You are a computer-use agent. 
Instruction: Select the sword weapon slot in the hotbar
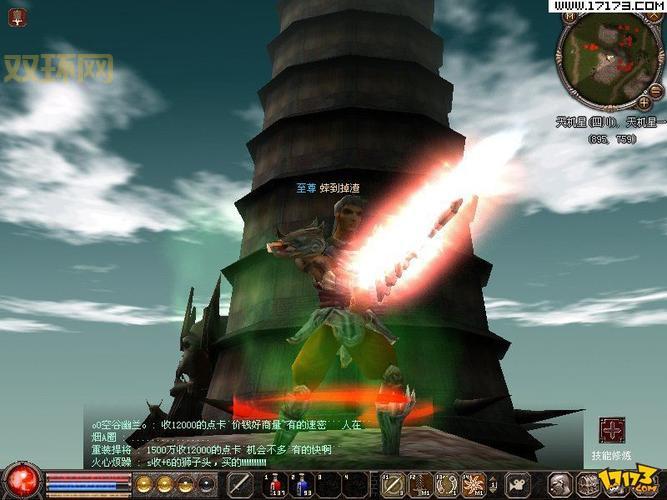[x=240, y=484]
